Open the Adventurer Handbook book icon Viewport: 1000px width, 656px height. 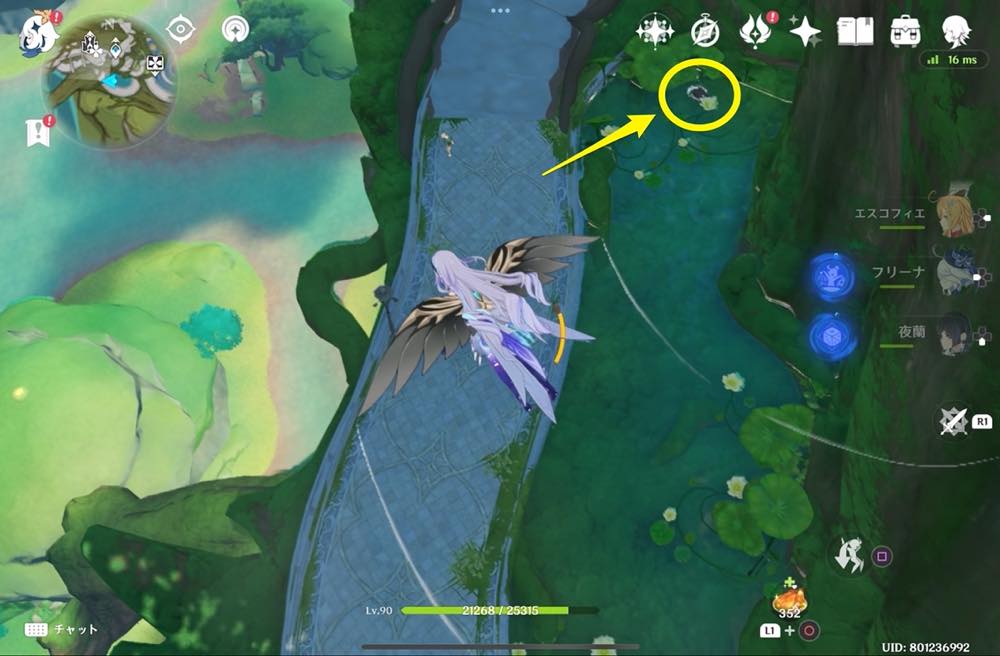point(855,31)
